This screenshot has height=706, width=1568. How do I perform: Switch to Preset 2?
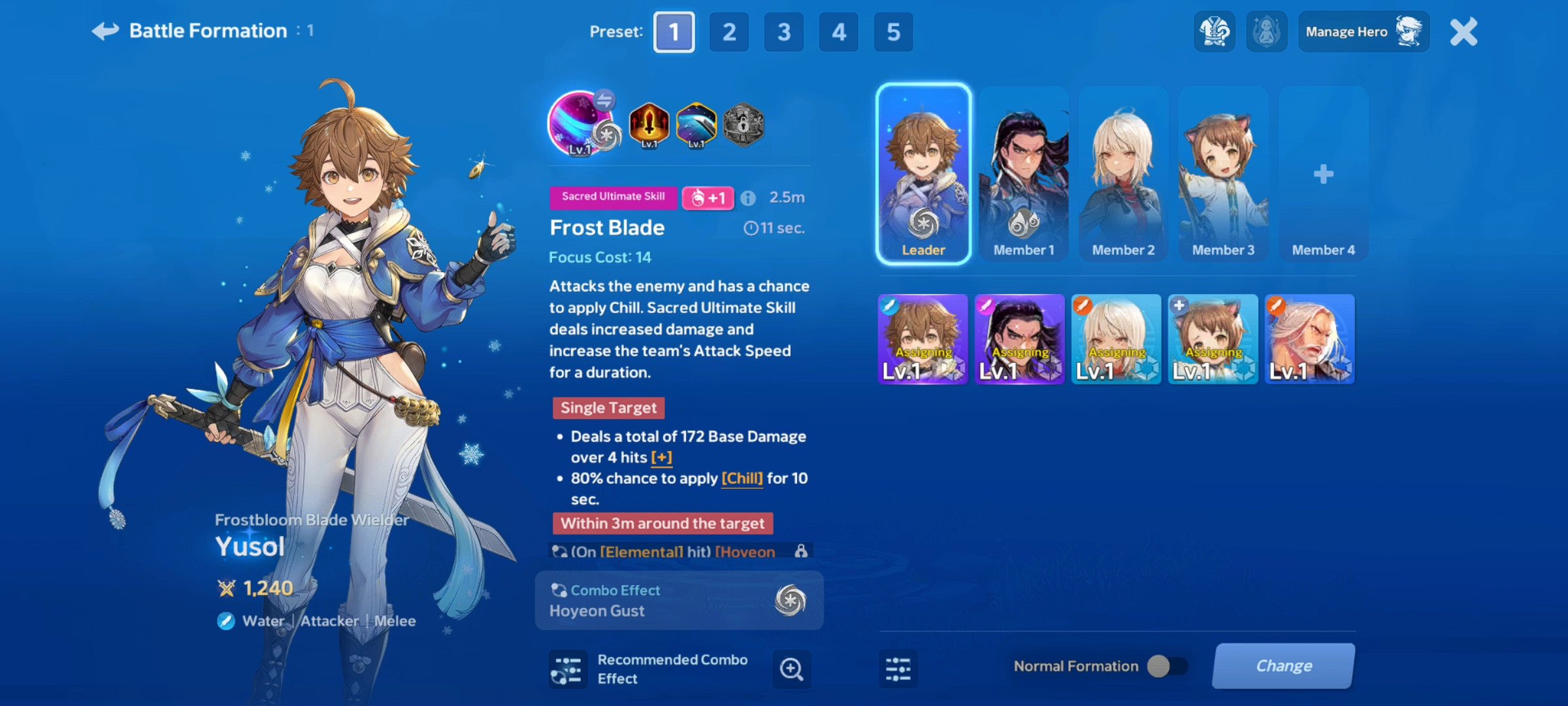[729, 32]
